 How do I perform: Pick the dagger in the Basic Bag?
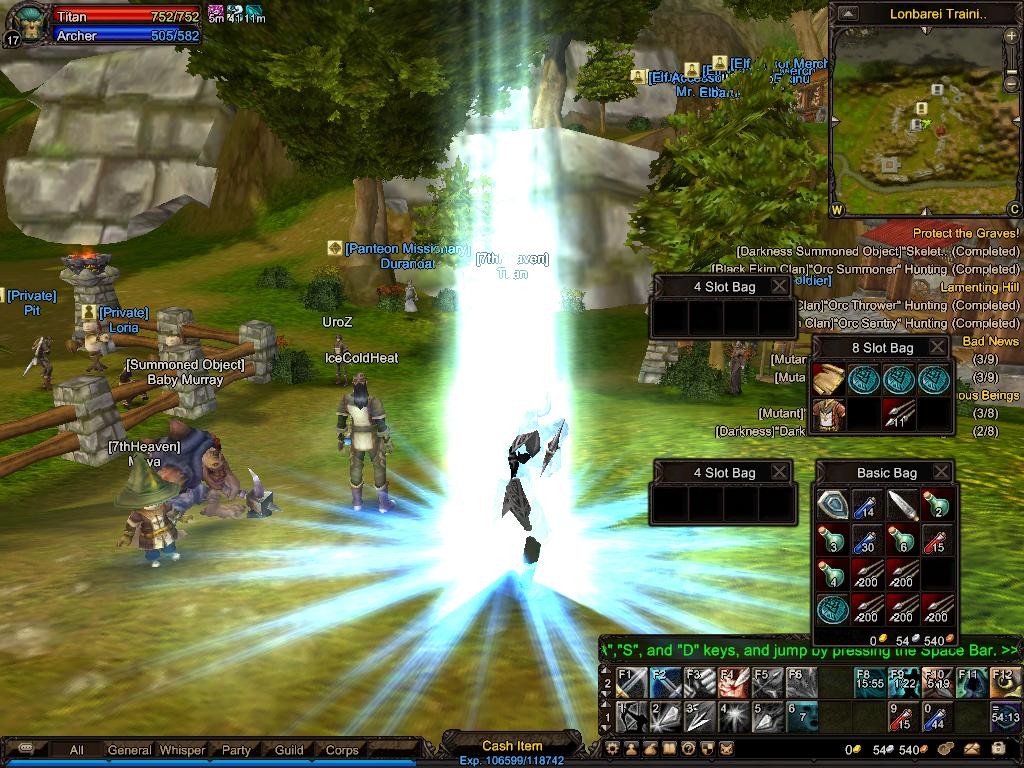coord(902,504)
